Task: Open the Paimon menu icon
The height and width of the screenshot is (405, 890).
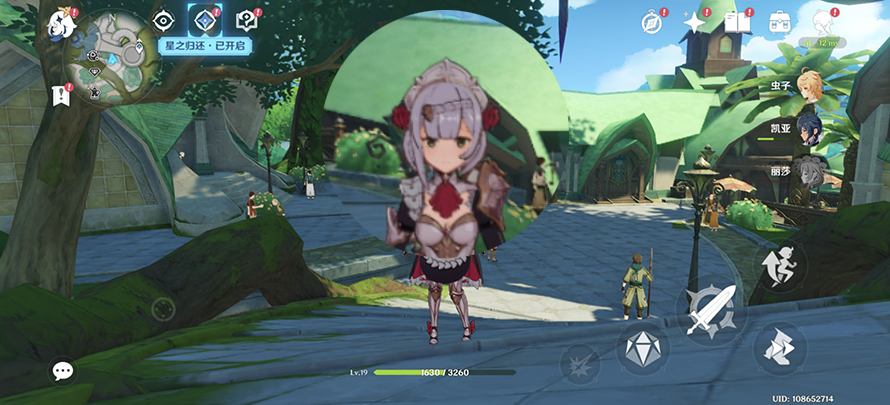Action: 62,22
